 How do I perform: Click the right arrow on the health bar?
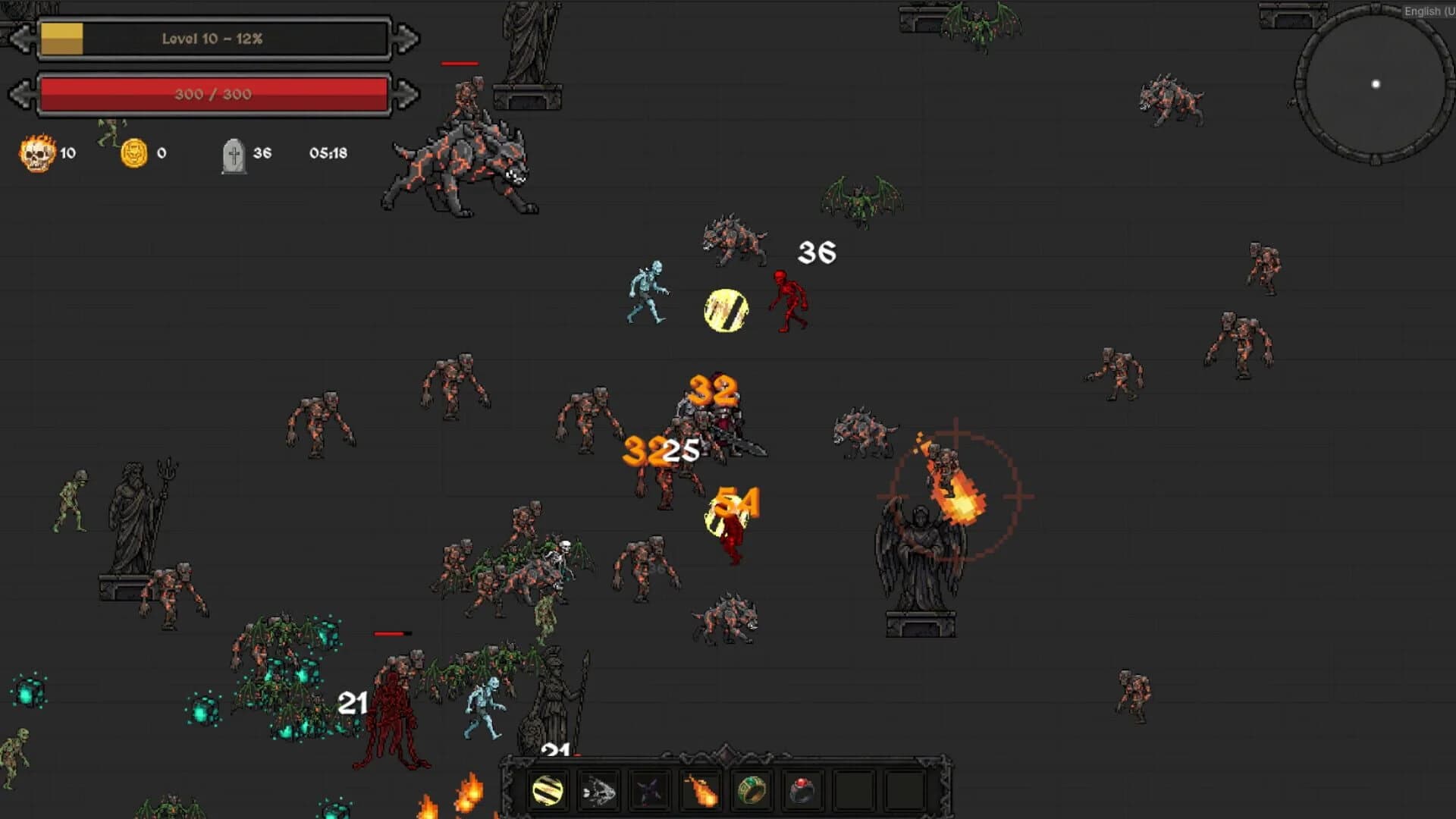pyautogui.click(x=404, y=94)
